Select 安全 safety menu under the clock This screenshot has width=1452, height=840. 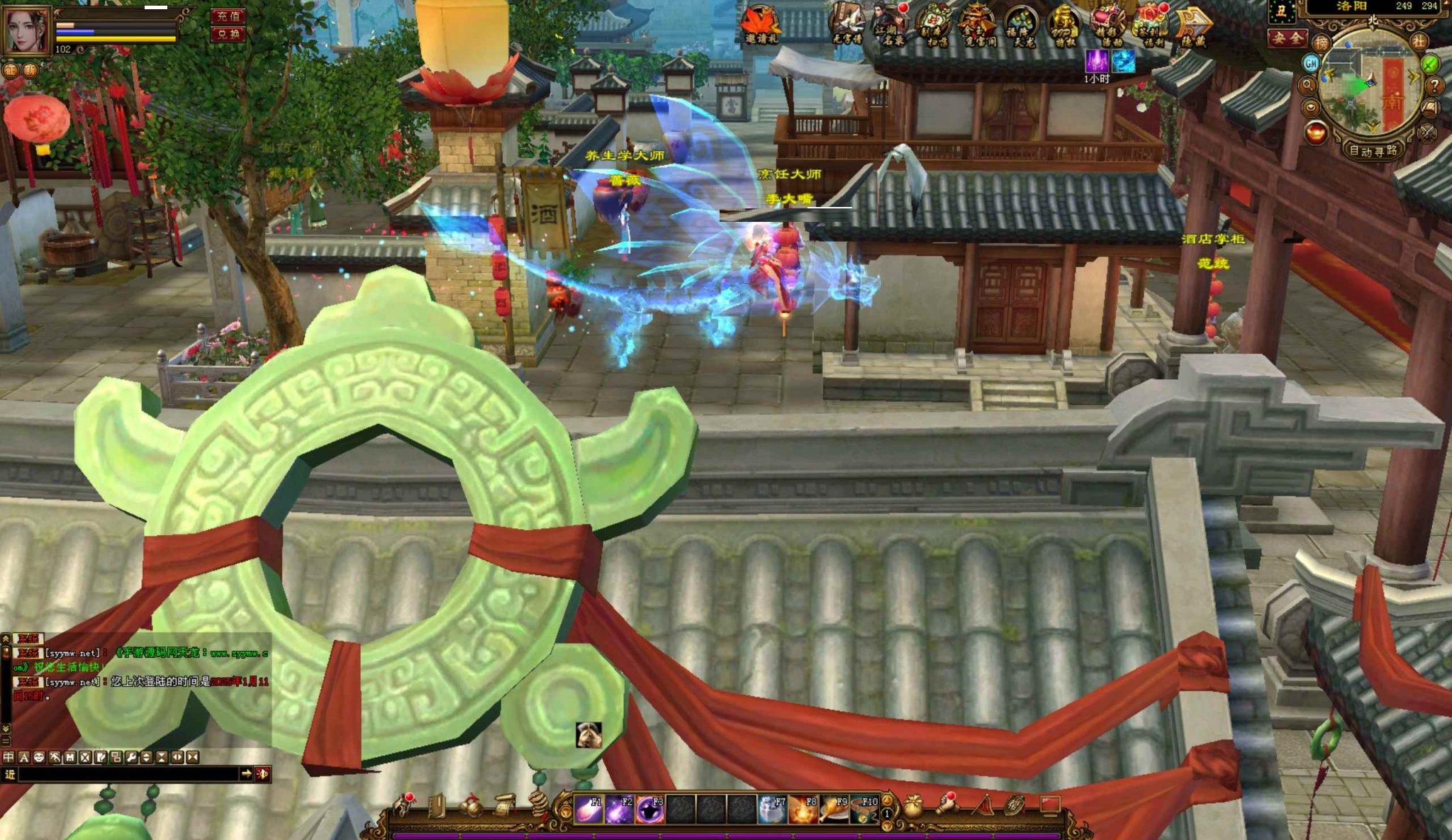[x=1287, y=38]
